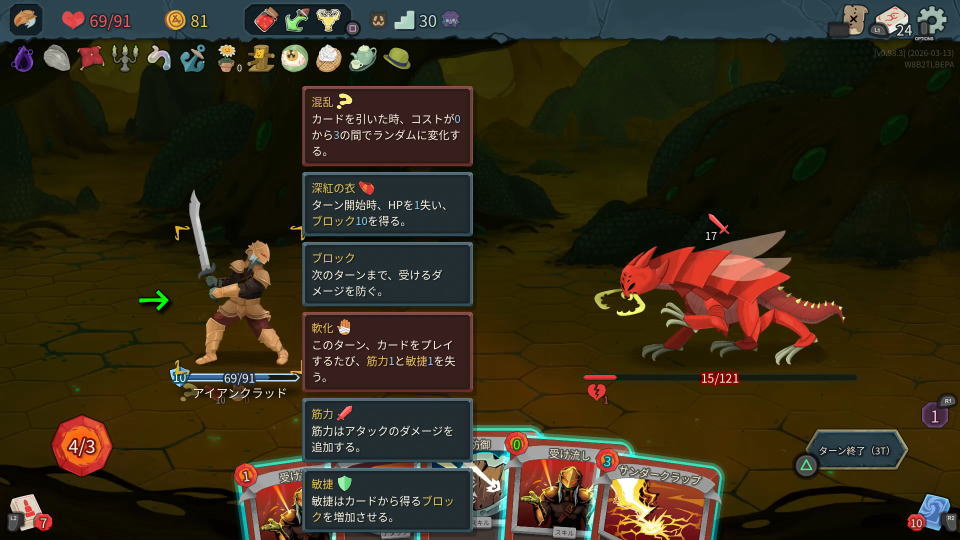960x540 pixels.
Task: Open the discard pile
Action: pos(932,511)
